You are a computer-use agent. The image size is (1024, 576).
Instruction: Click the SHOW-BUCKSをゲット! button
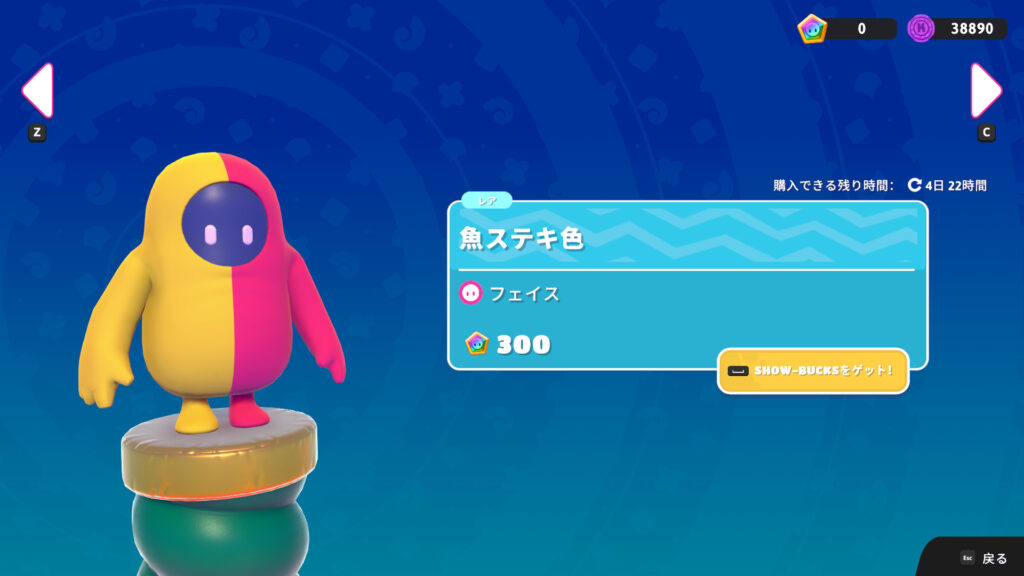click(813, 371)
